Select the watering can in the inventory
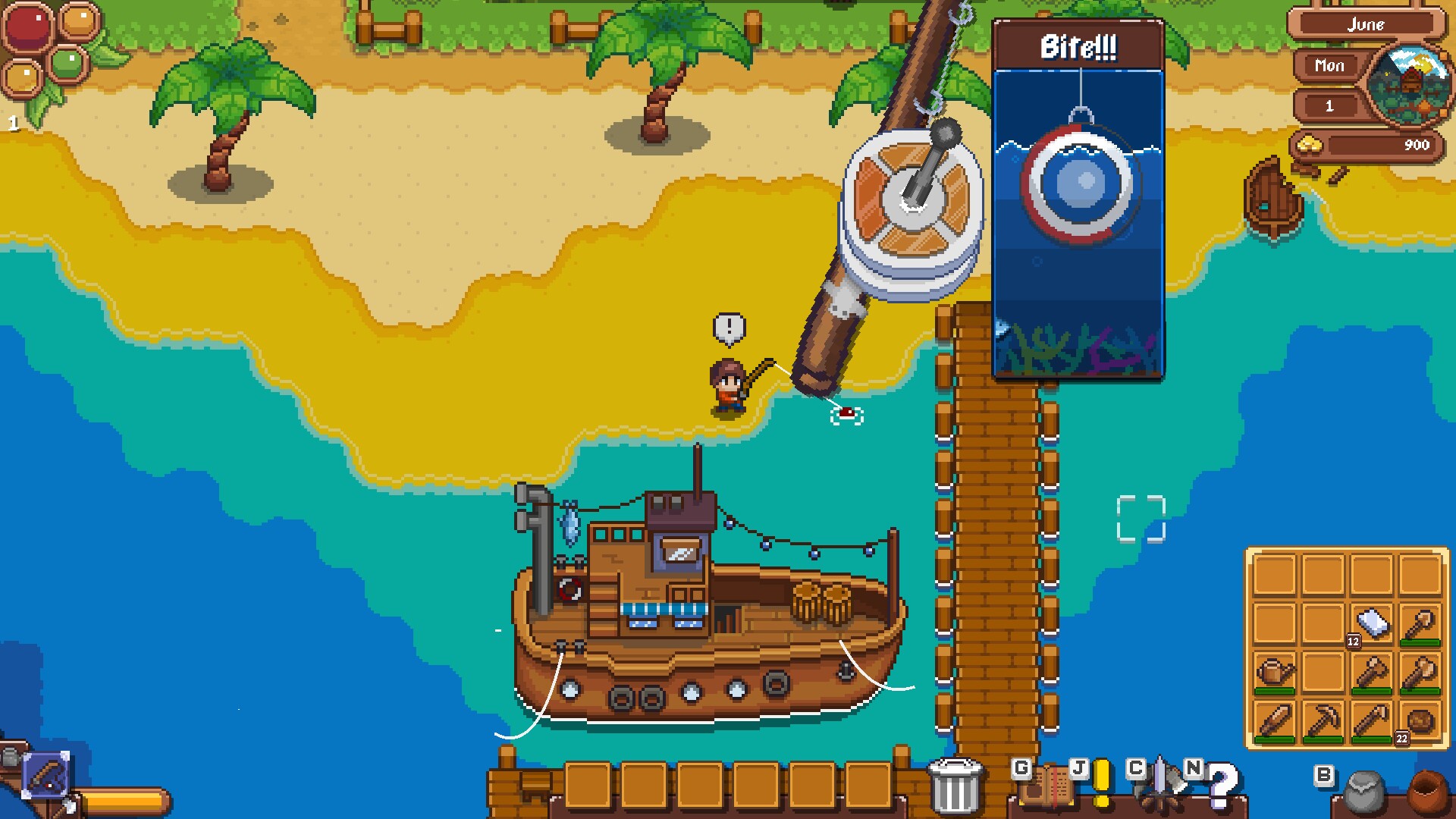The image size is (1456, 819). [x=1275, y=672]
